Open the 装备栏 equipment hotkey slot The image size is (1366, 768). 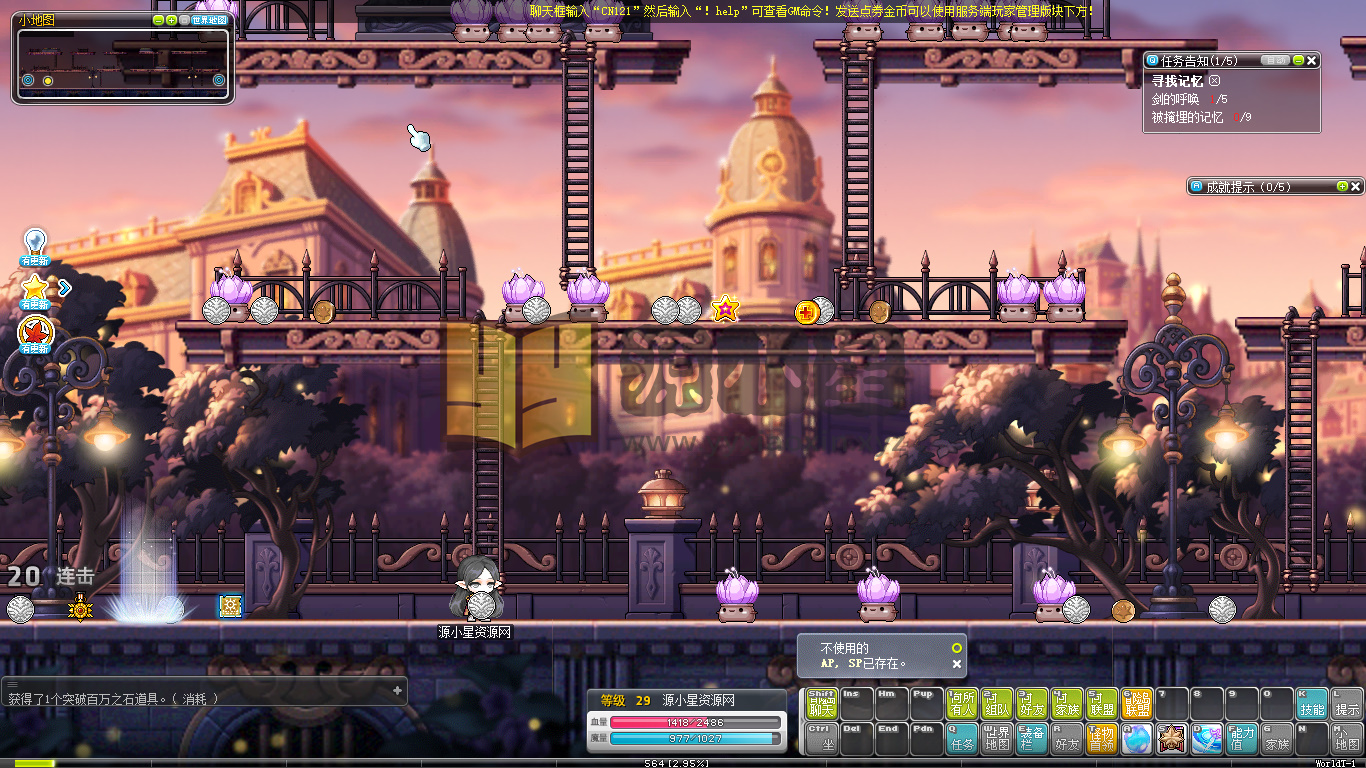click(1032, 739)
